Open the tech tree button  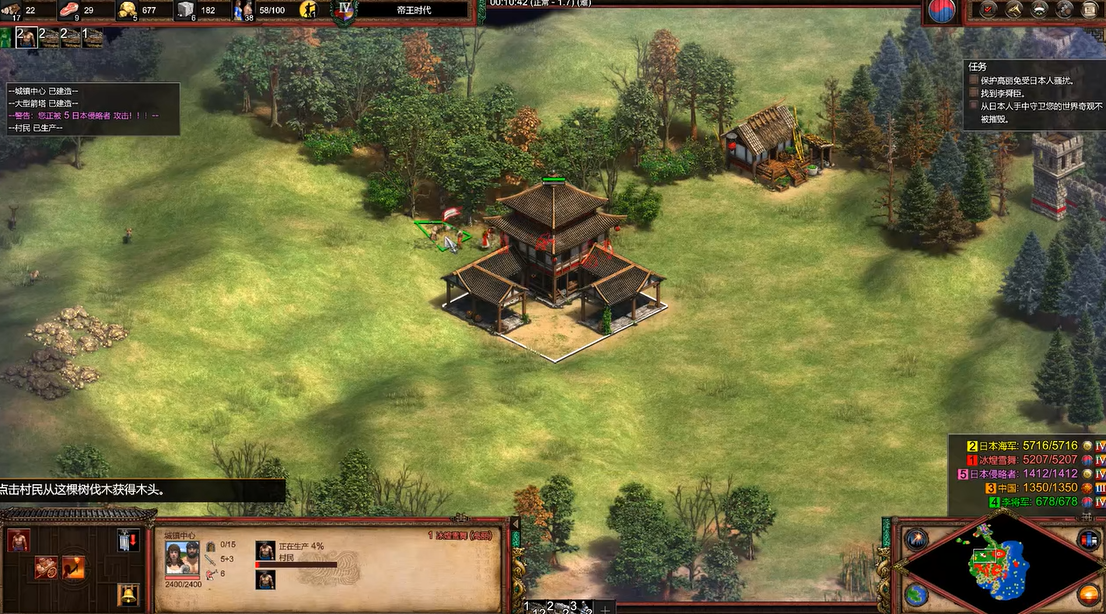1039,10
